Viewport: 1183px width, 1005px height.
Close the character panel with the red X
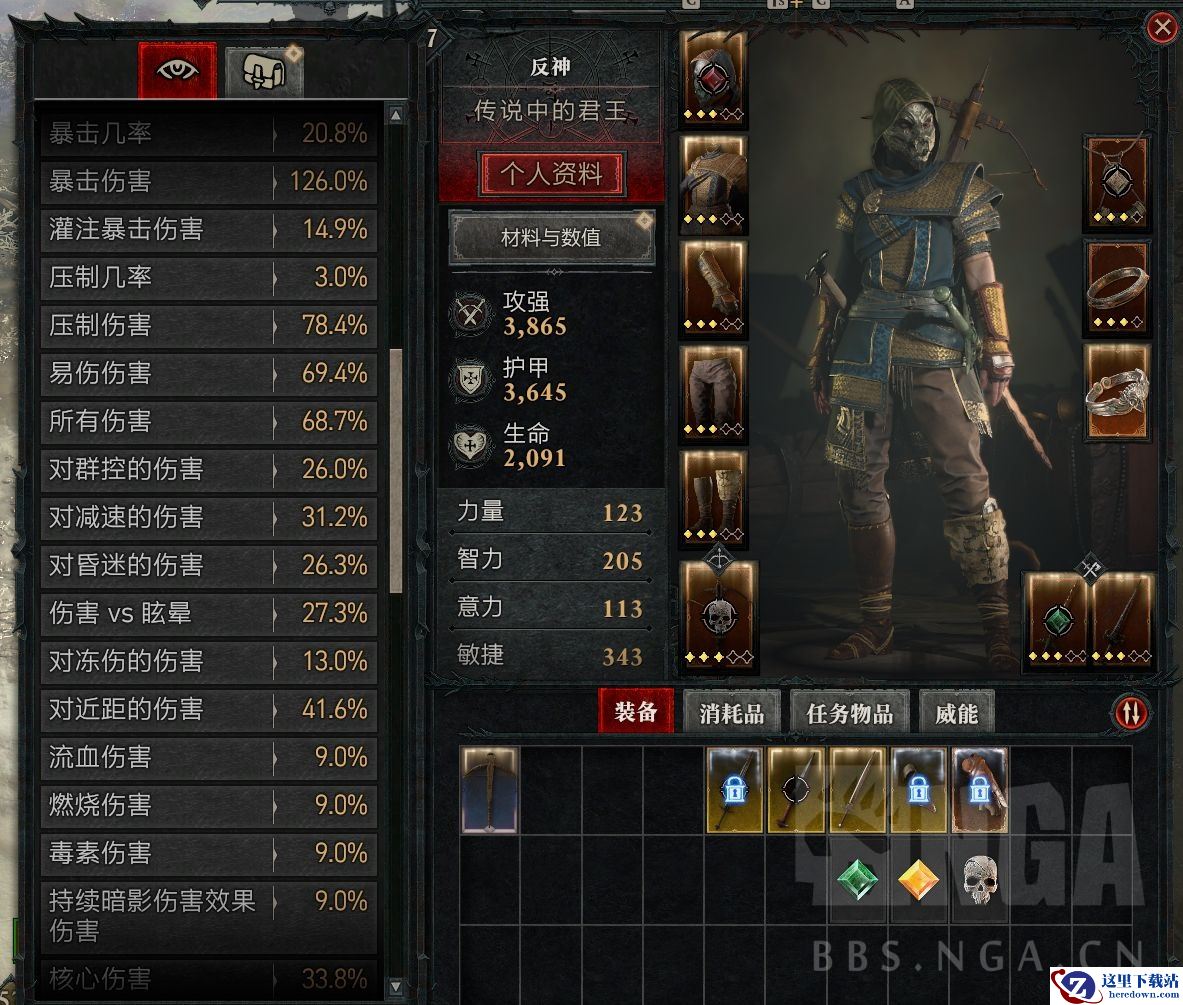[x=1162, y=28]
